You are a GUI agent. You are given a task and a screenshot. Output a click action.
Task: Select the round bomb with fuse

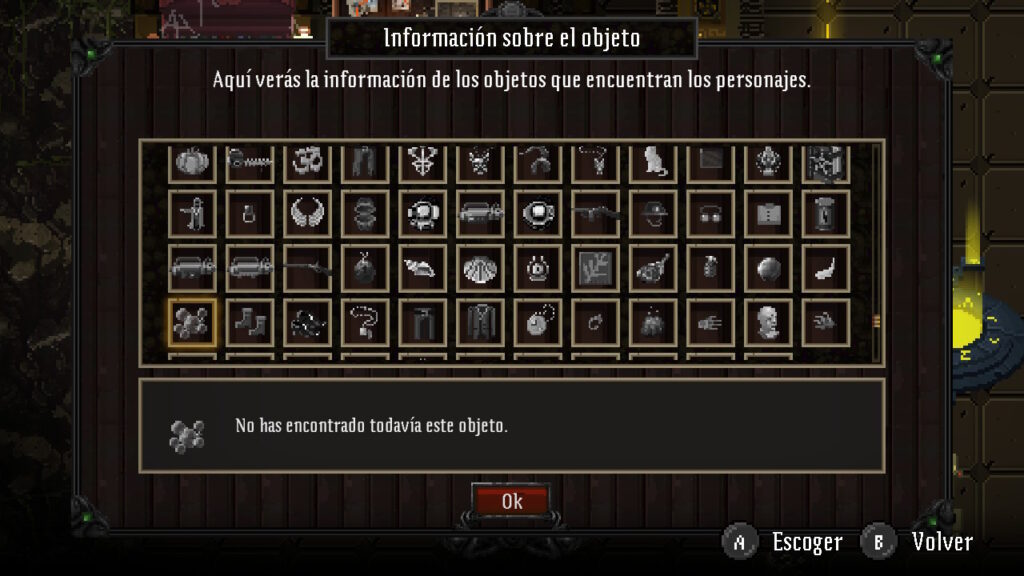(365, 268)
